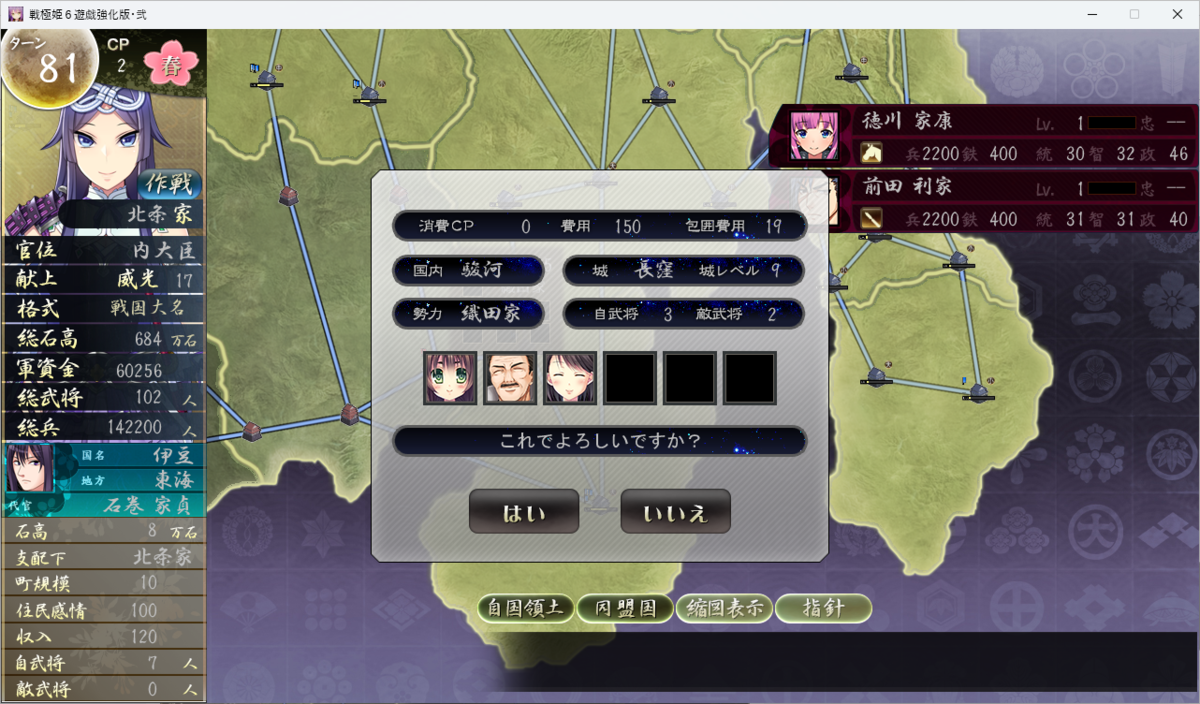Select the smiling black-haired girl portrait
1200x704 pixels.
click(x=570, y=378)
